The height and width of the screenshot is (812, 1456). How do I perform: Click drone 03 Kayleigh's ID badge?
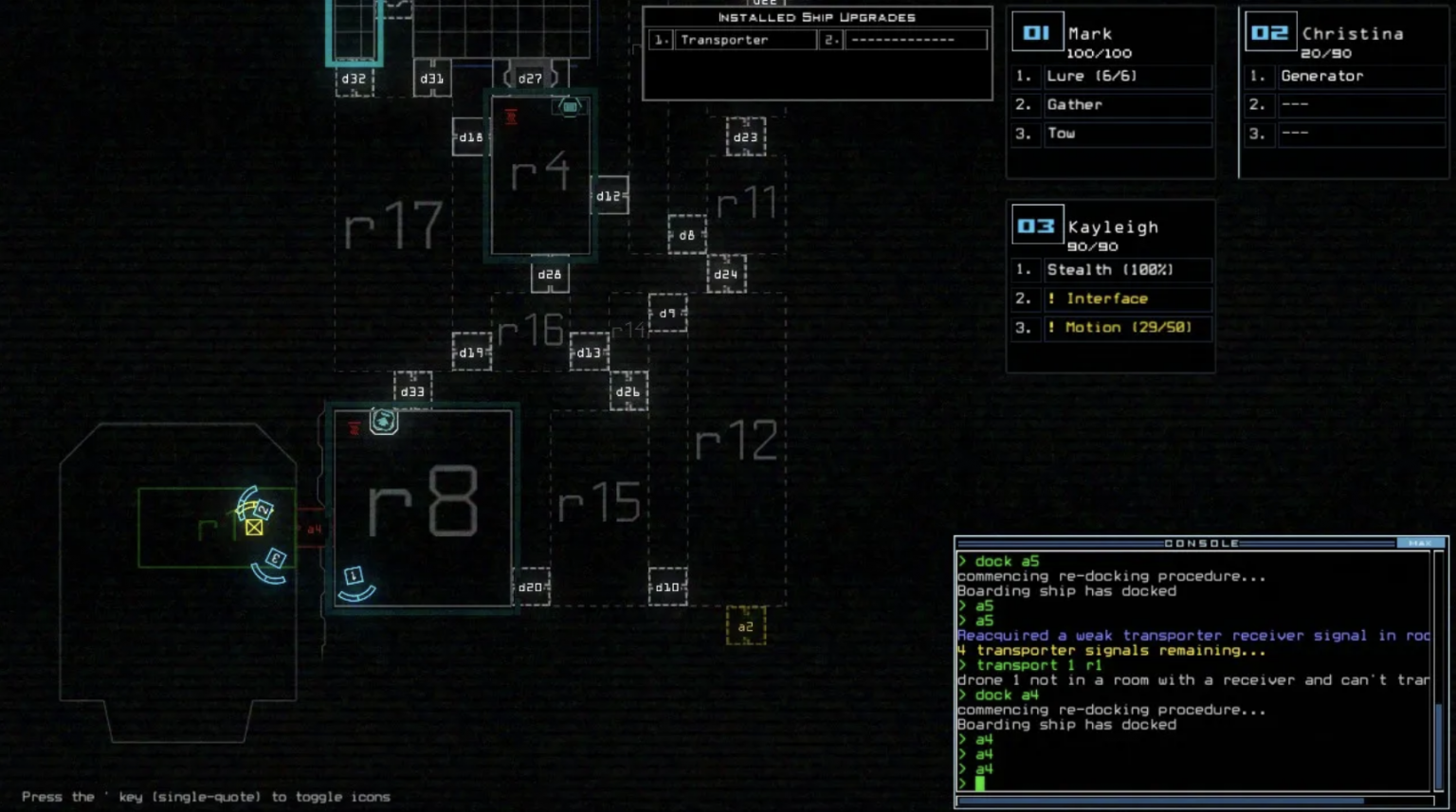pos(1037,226)
